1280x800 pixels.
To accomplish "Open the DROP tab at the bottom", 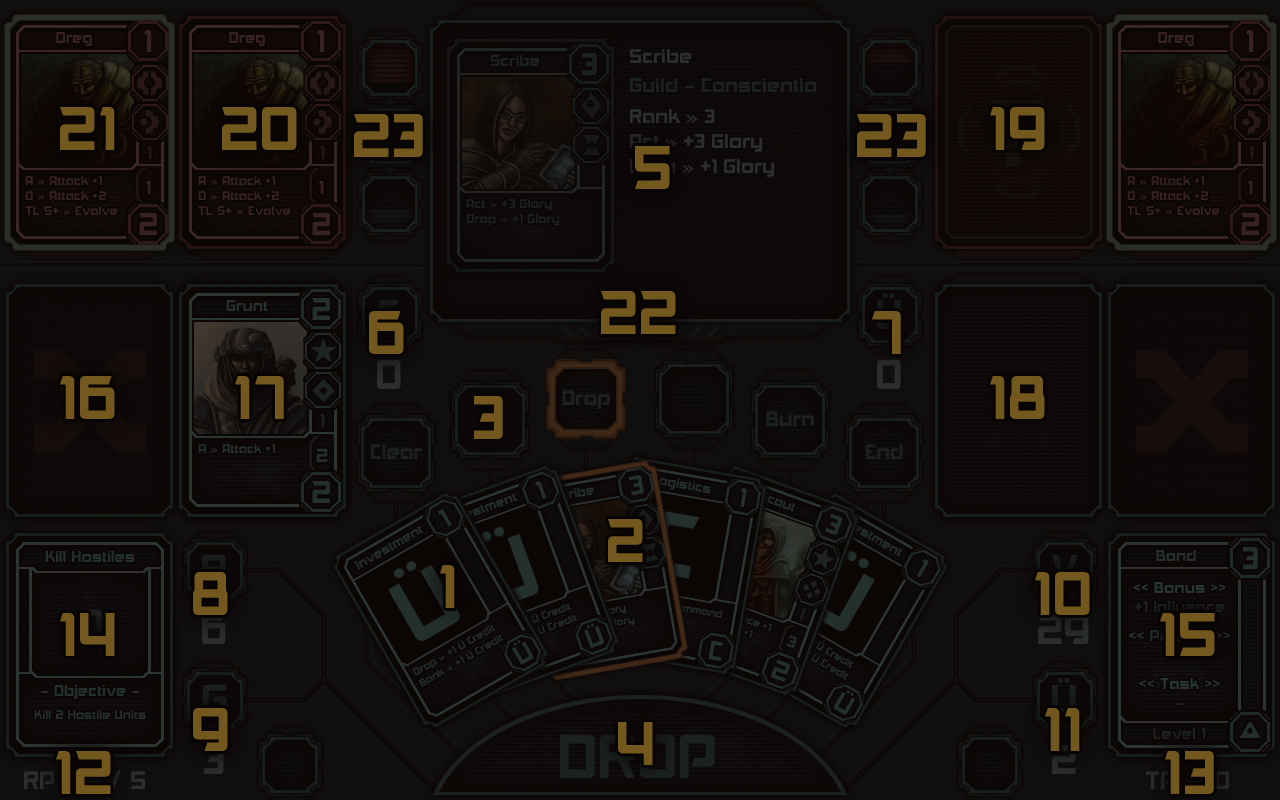I will pos(640,757).
